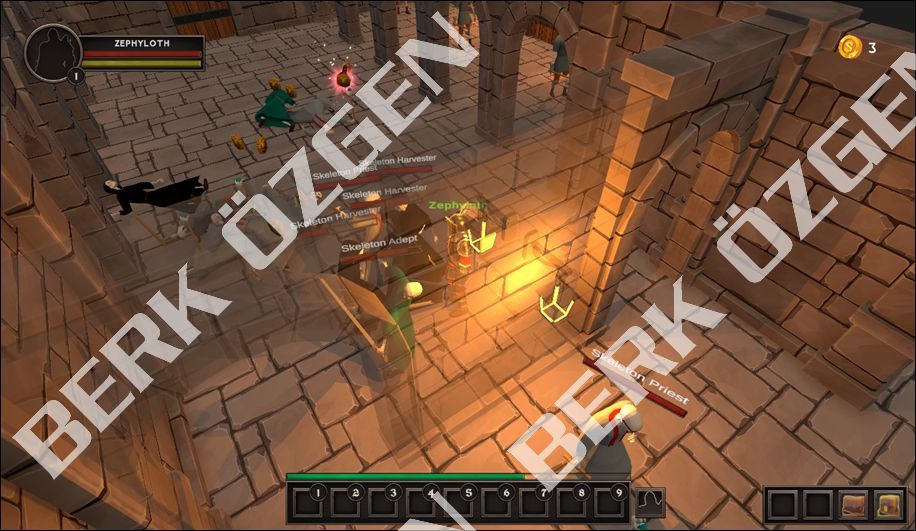
Task: Activate hotbar slot number 7
Action: 535,503
